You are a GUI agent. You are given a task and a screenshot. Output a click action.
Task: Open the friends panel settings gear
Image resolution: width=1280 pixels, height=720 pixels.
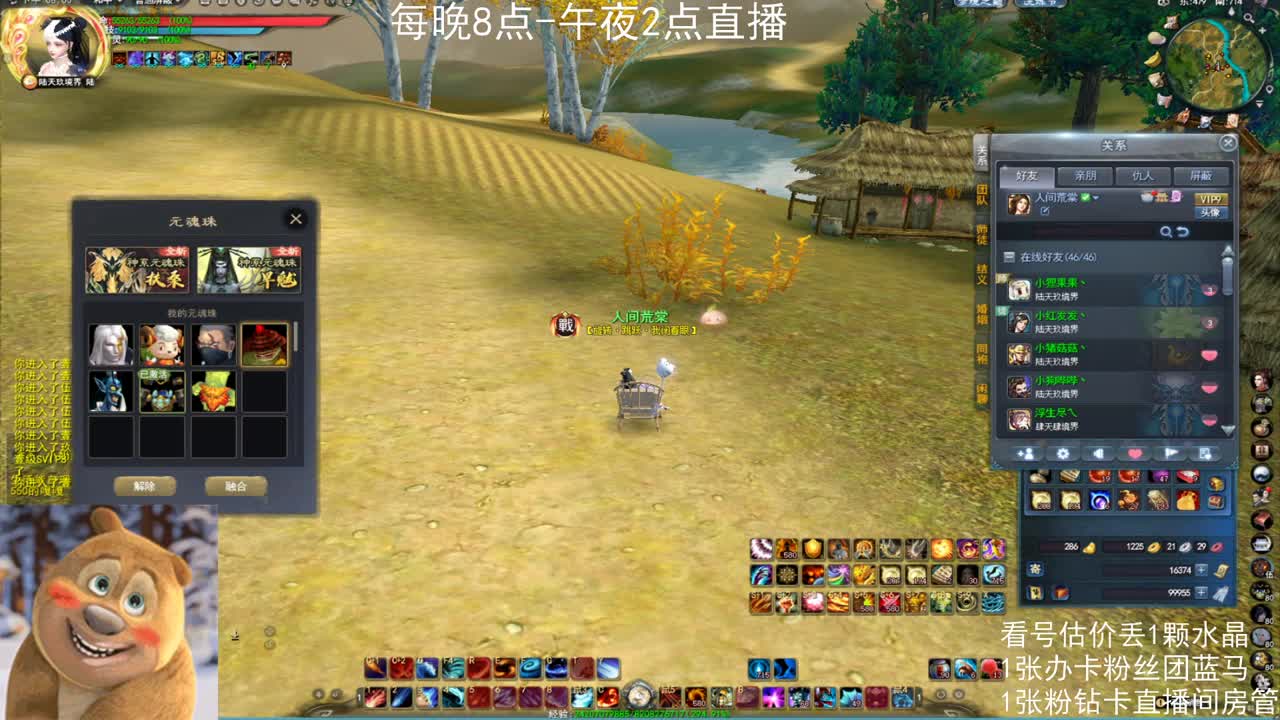coord(1063,454)
